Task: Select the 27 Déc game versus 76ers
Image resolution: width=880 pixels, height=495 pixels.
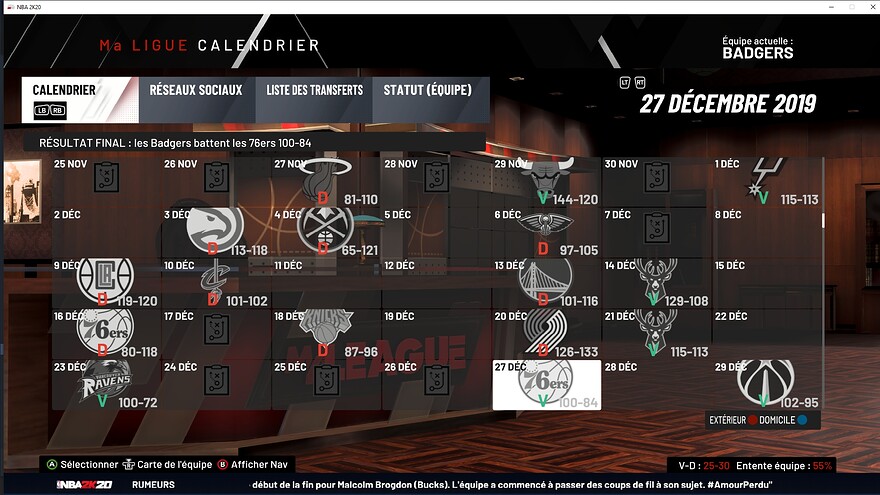Action: [546, 384]
